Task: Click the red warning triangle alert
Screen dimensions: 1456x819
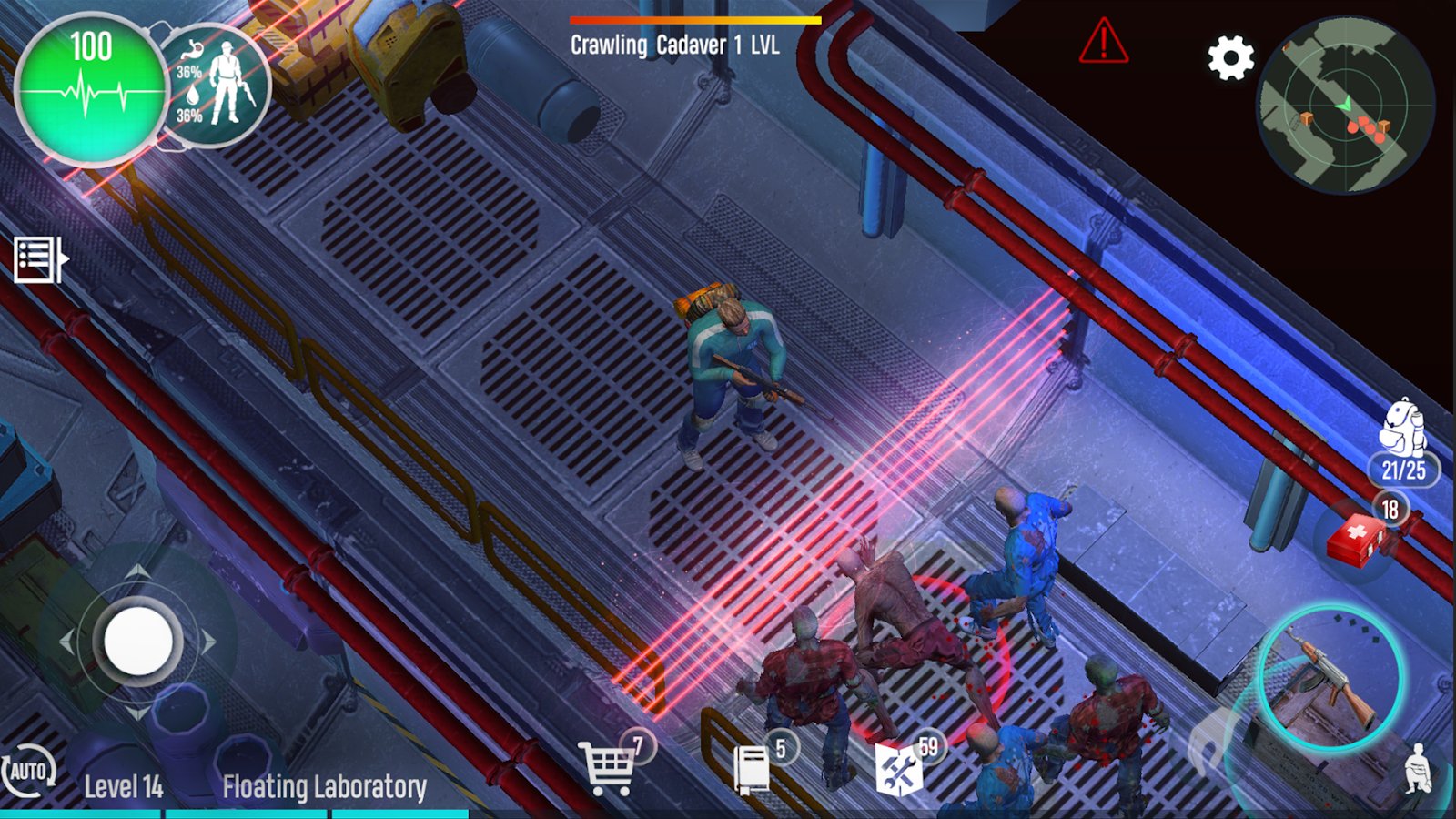Action: (x=1103, y=42)
